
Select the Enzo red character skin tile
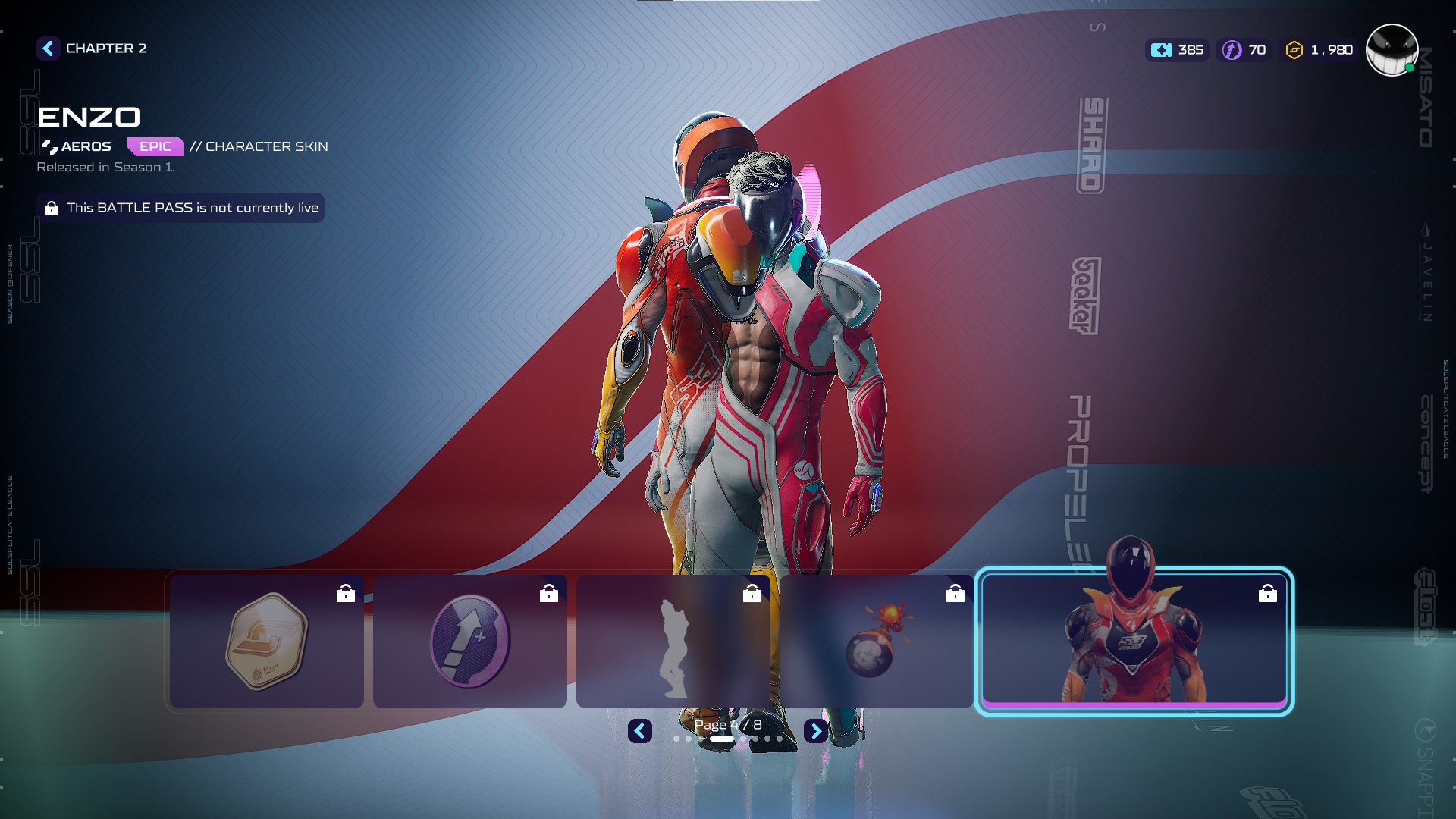click(1134, 642)
